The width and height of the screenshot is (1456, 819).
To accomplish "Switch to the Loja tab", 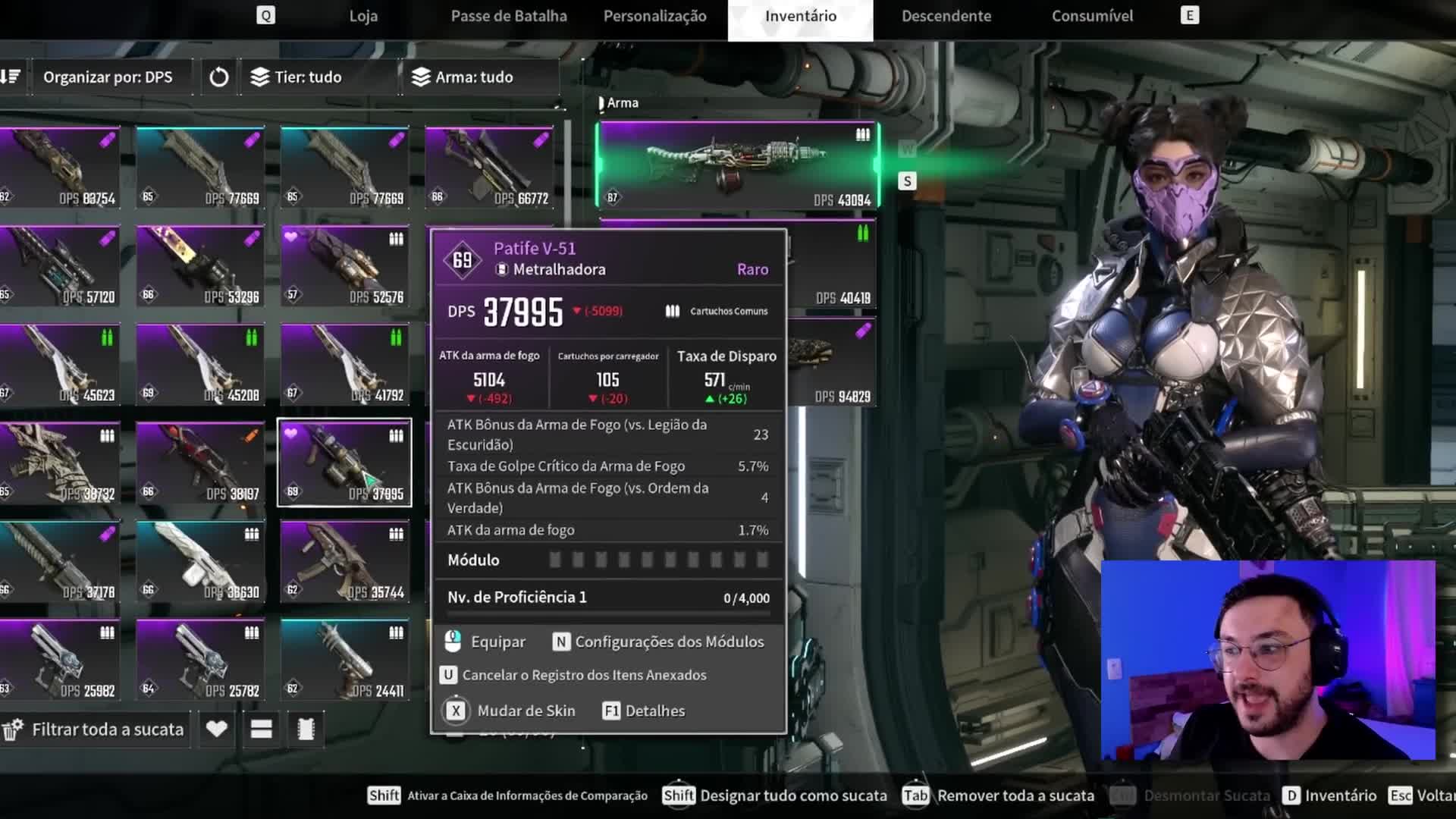I will [x=363, y=16].
